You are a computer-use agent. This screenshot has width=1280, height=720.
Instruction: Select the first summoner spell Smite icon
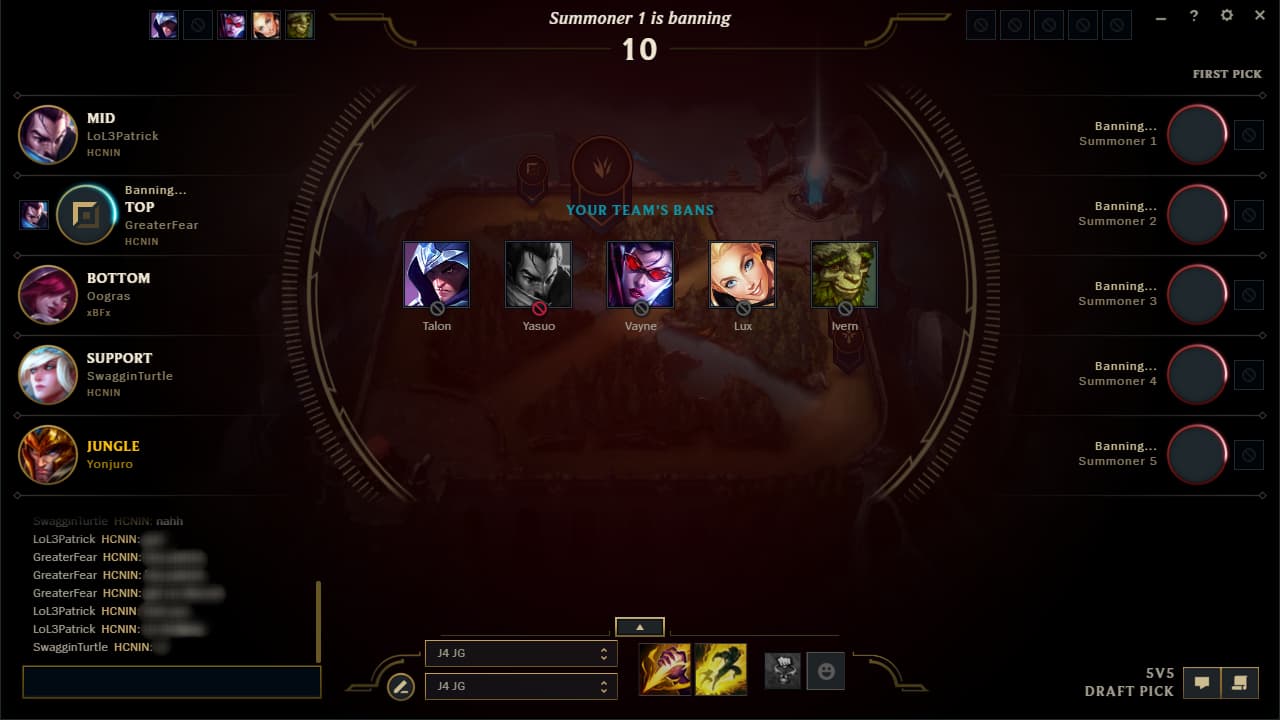click(664, 668)
